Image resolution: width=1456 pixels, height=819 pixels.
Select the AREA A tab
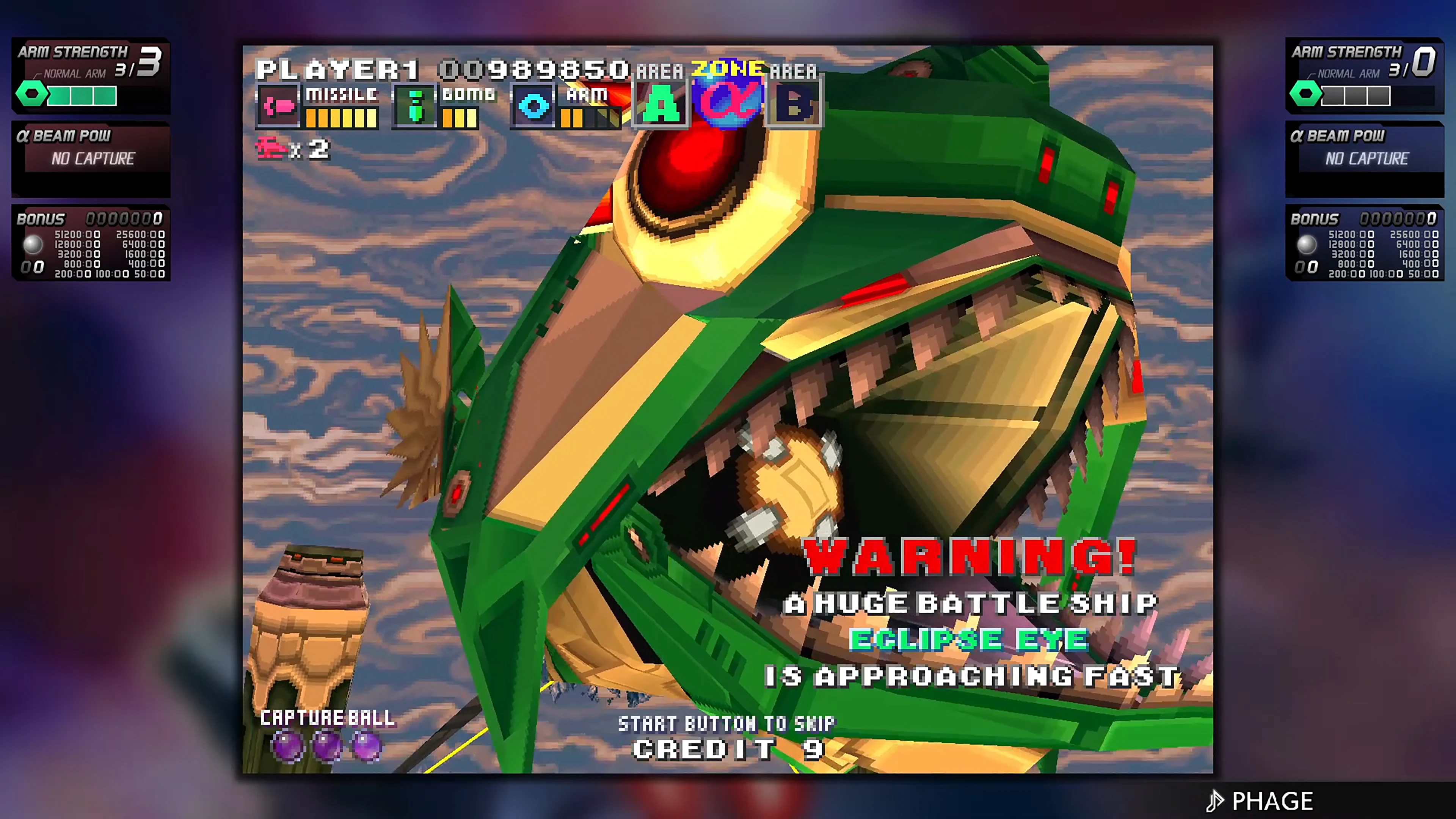point(661,104)
